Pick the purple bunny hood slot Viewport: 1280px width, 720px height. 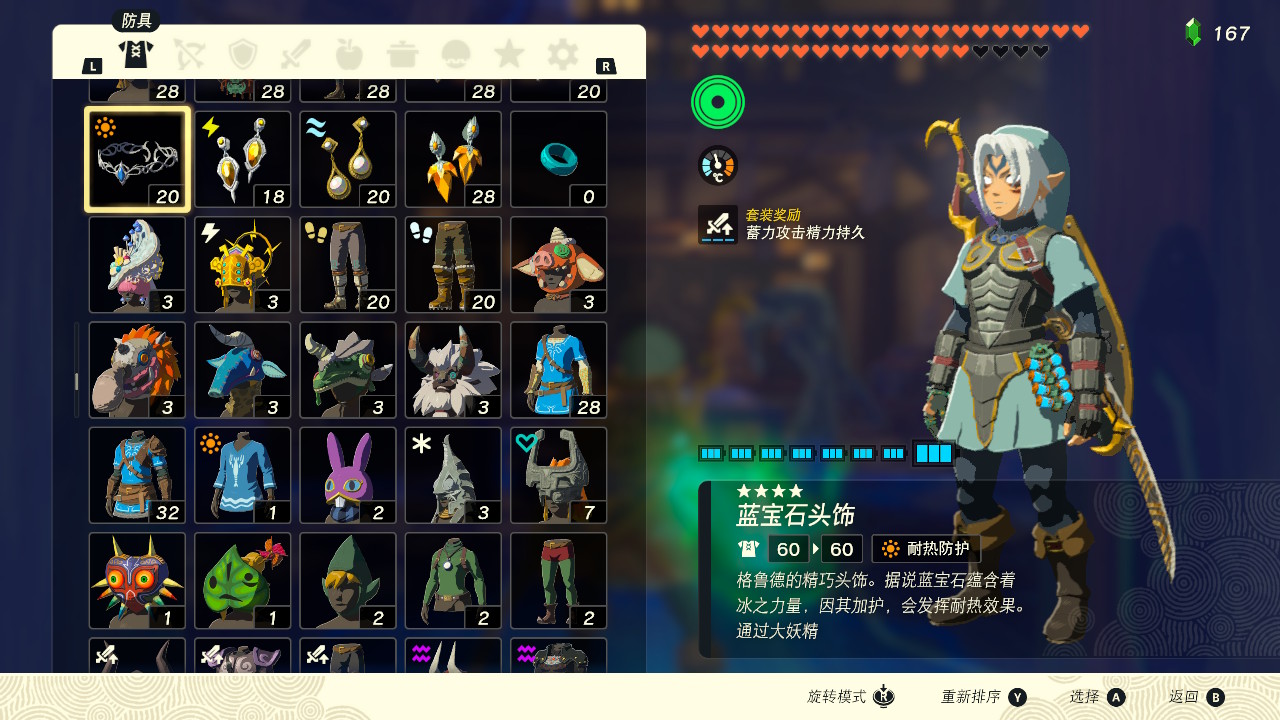(348, 475)
